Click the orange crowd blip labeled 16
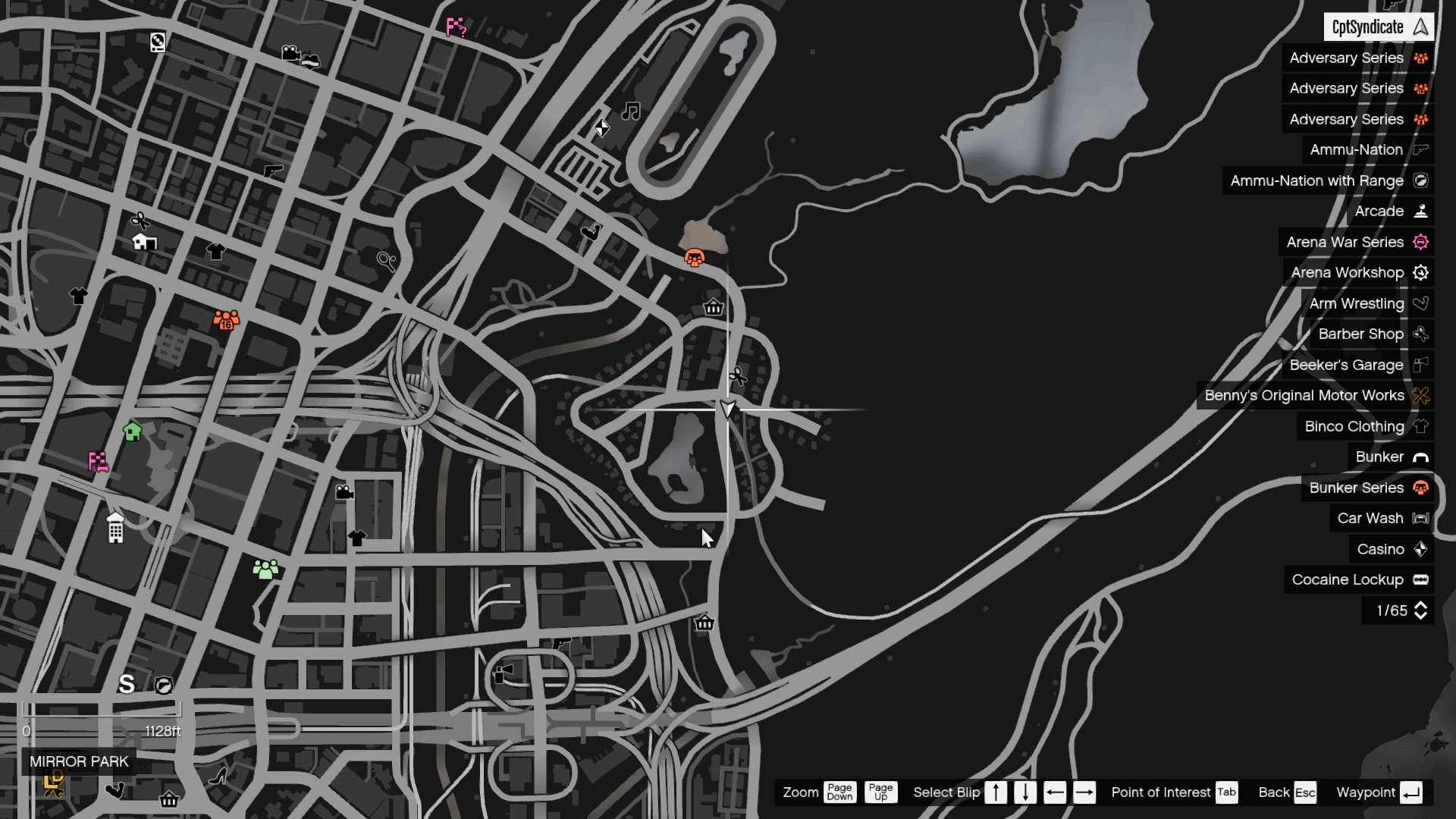 [x=225, y=320]
